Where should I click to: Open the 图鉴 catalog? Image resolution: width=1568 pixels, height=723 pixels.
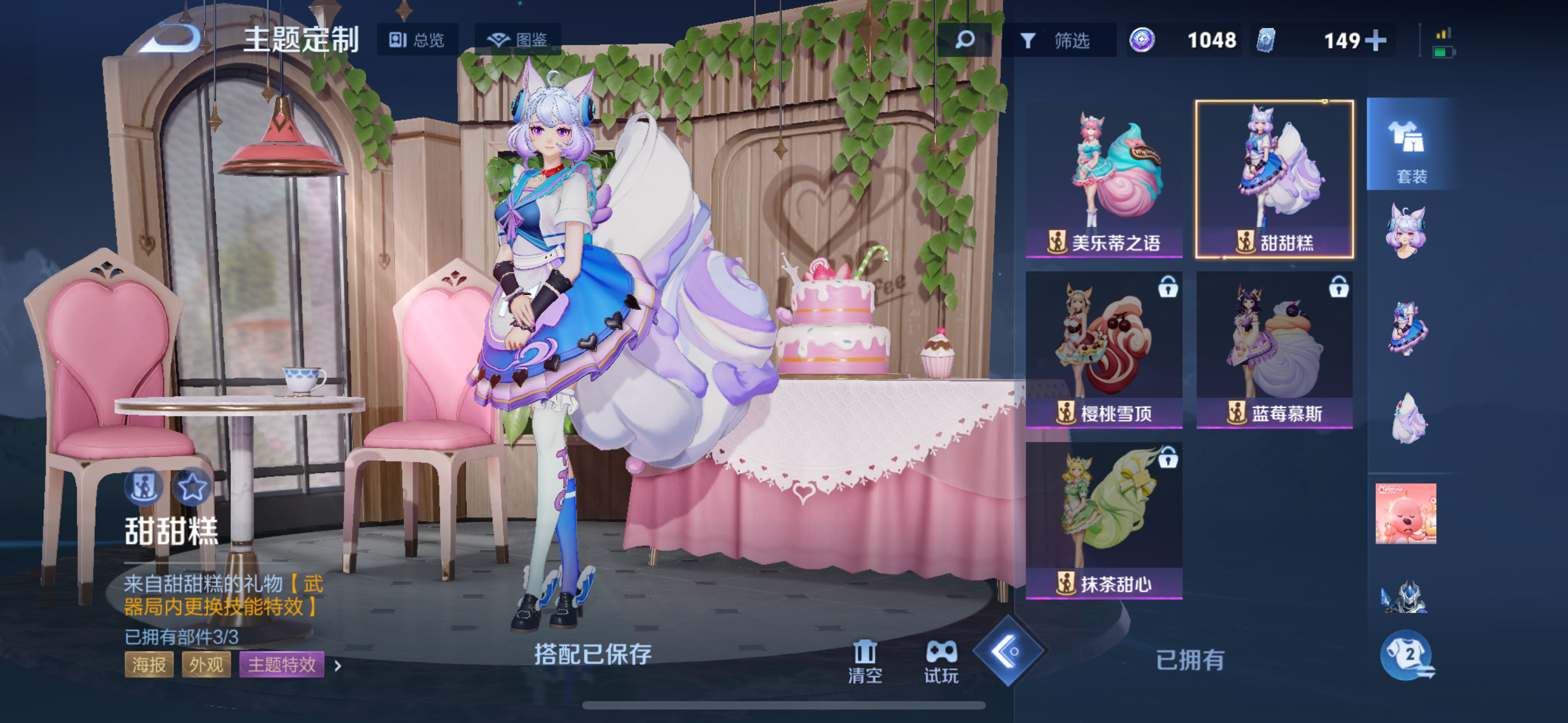click(x=518, y=40)
